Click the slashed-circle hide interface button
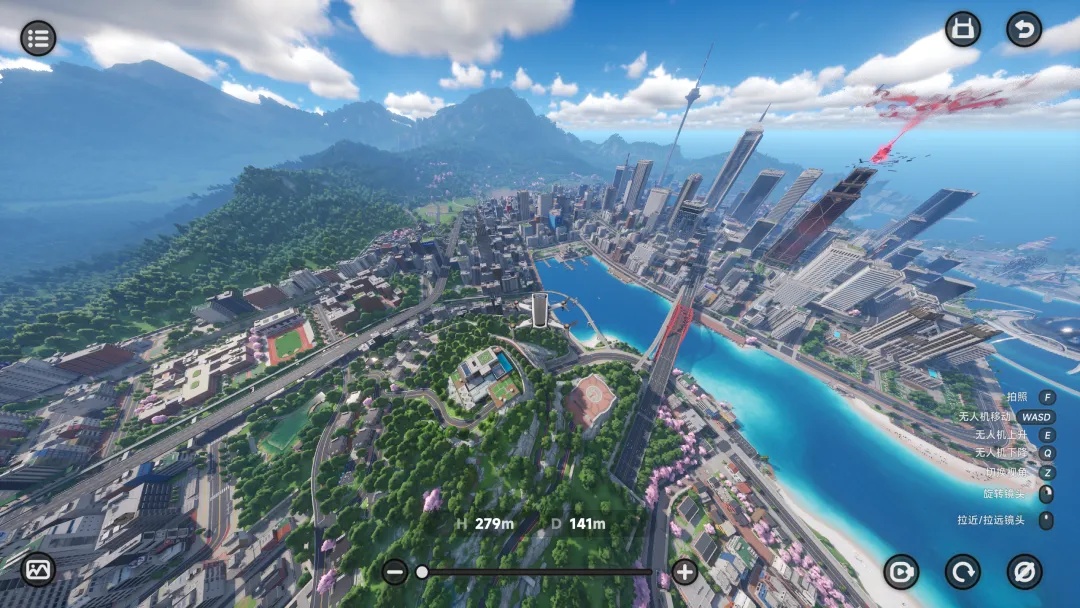 point(1024,571)
